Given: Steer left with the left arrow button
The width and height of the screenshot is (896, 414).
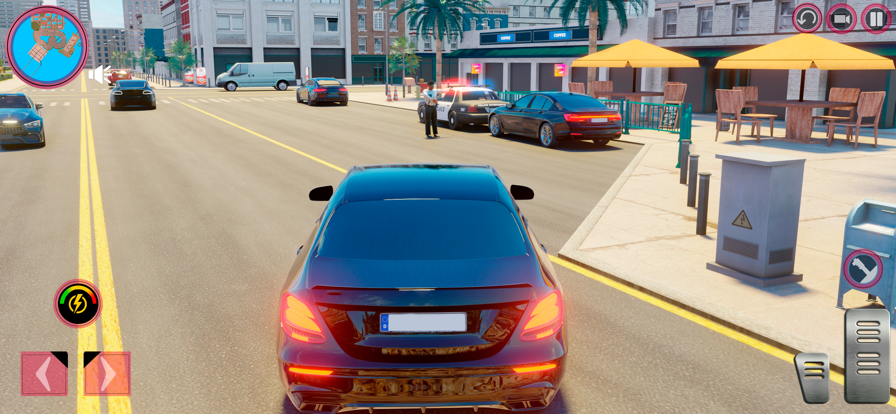Looking at the screenshot, I should pos(44,374).
